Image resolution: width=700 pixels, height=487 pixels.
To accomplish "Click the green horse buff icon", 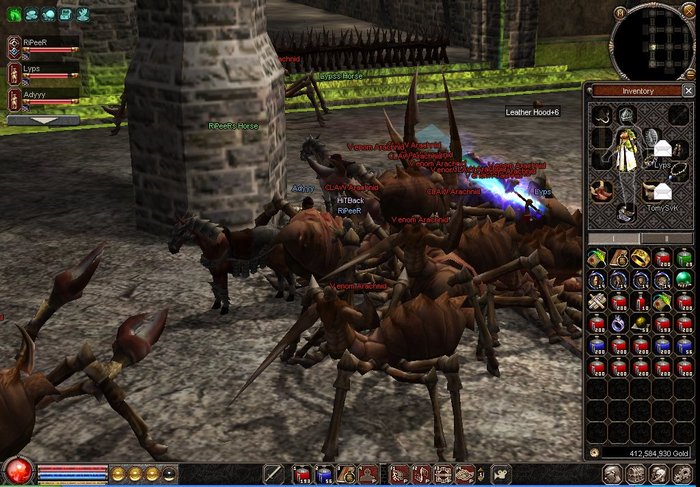I will click(15, 15).
